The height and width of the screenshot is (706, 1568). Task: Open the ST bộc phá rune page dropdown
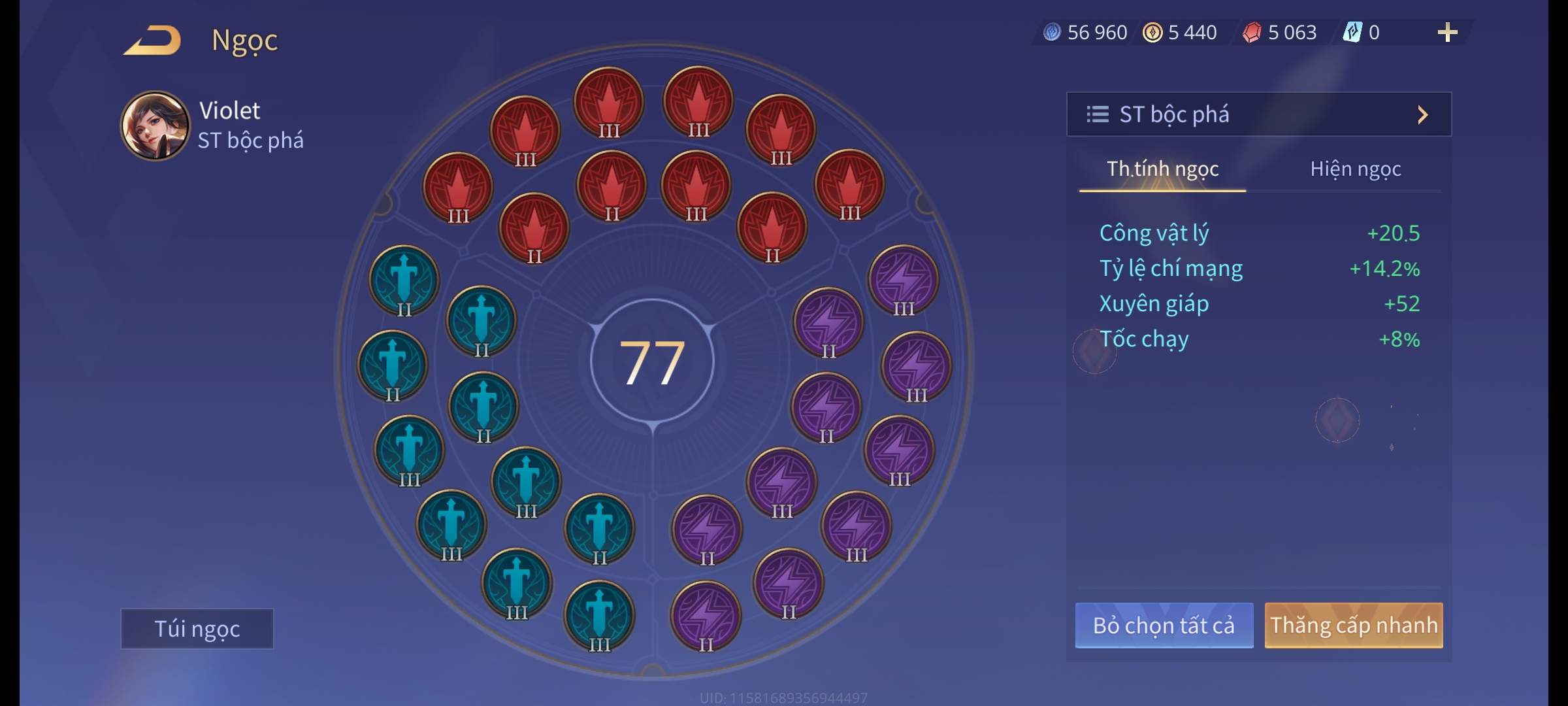click(x=1258, y=114)
